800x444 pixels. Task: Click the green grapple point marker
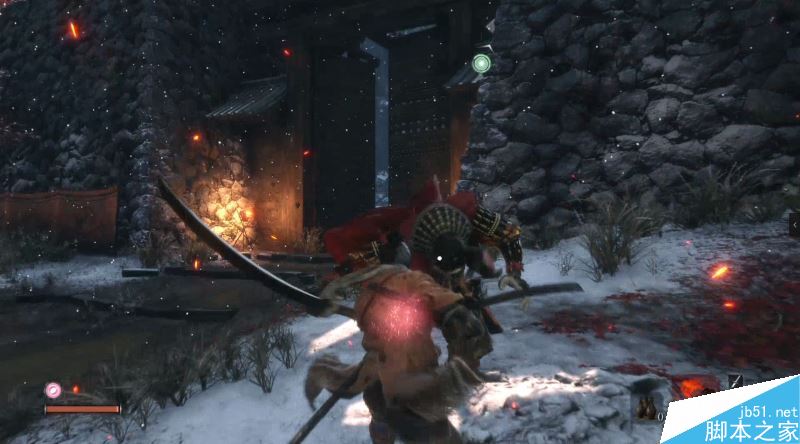(481, 64)
